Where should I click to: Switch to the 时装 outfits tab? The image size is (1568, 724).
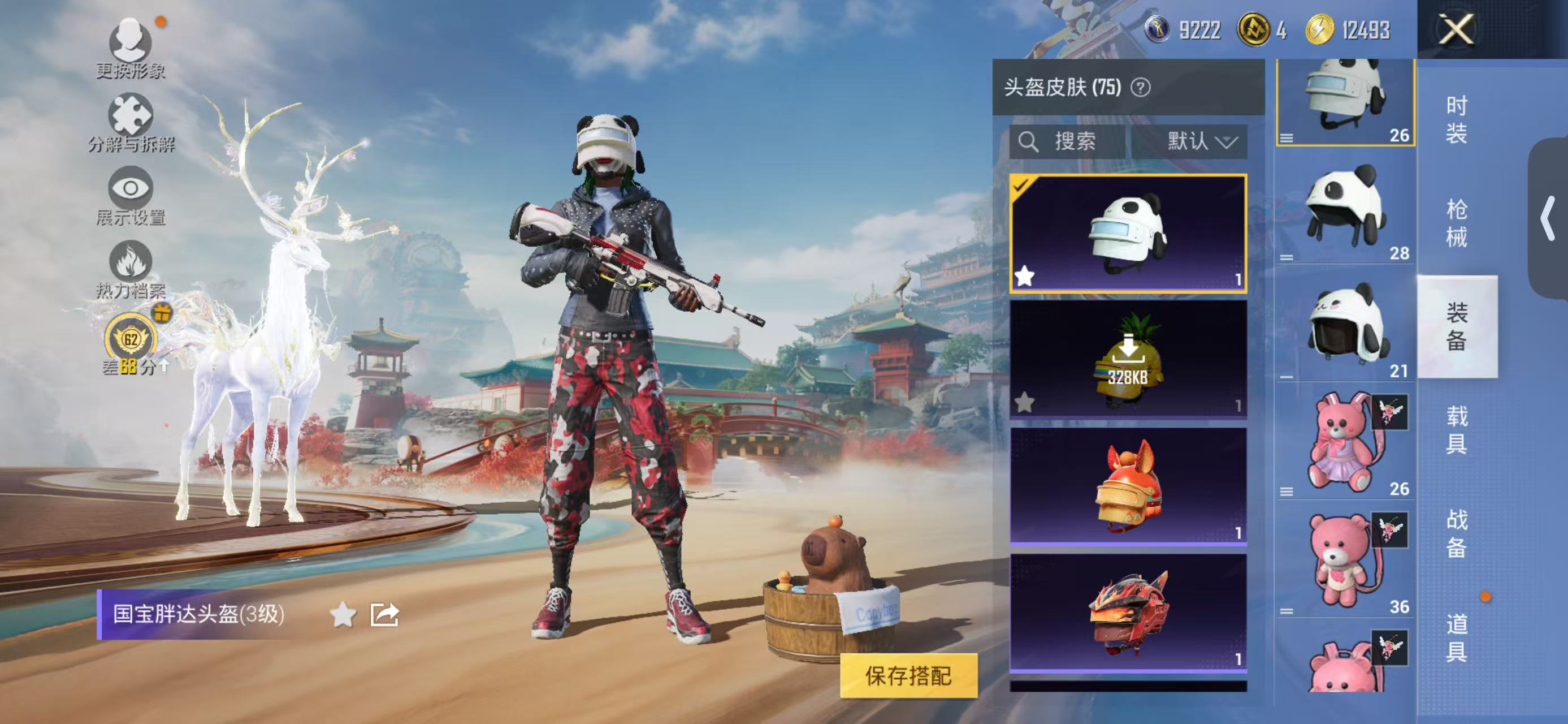coord(1456,119)
